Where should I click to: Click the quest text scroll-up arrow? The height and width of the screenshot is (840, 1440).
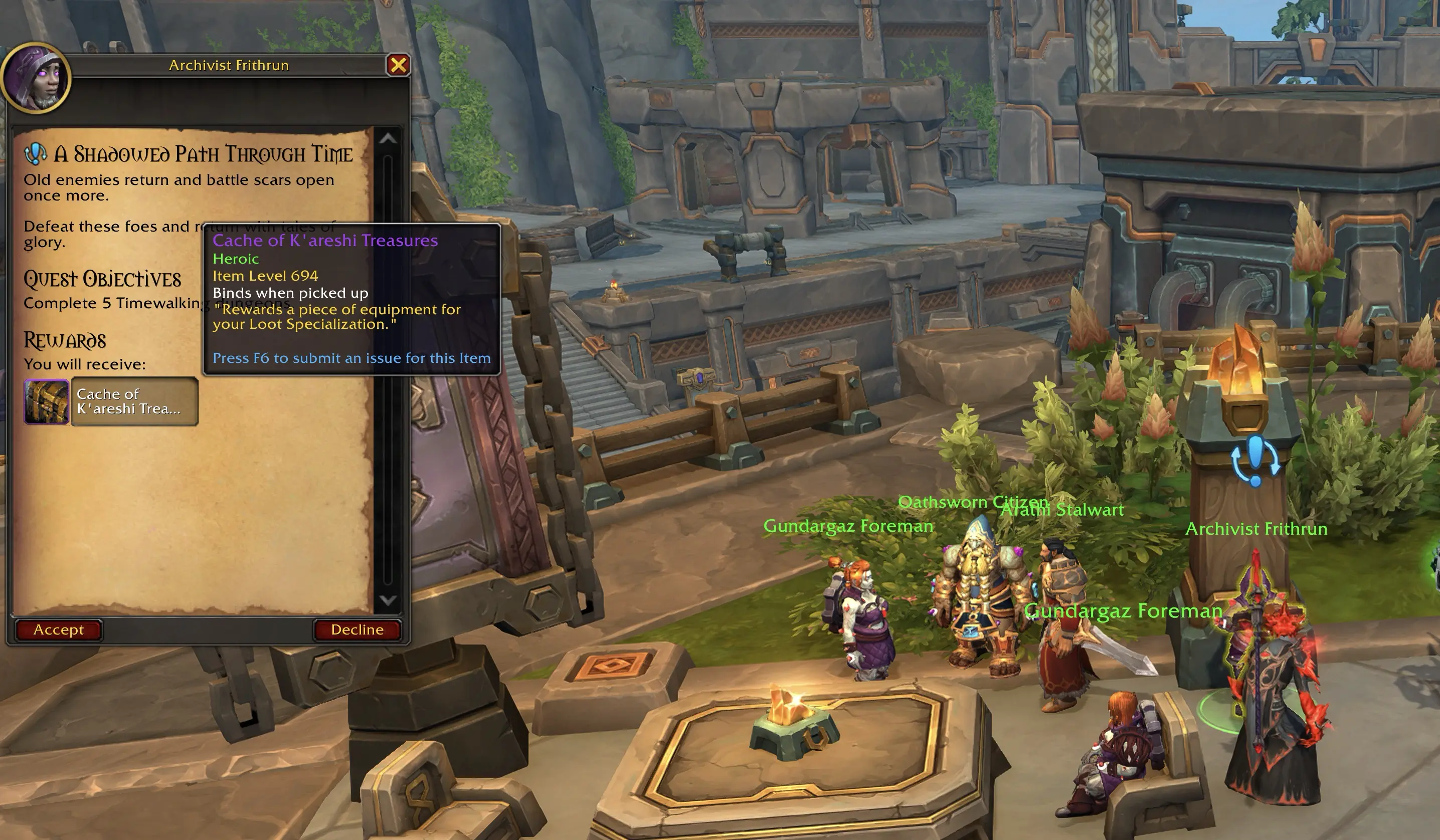(x=388, y=139)
